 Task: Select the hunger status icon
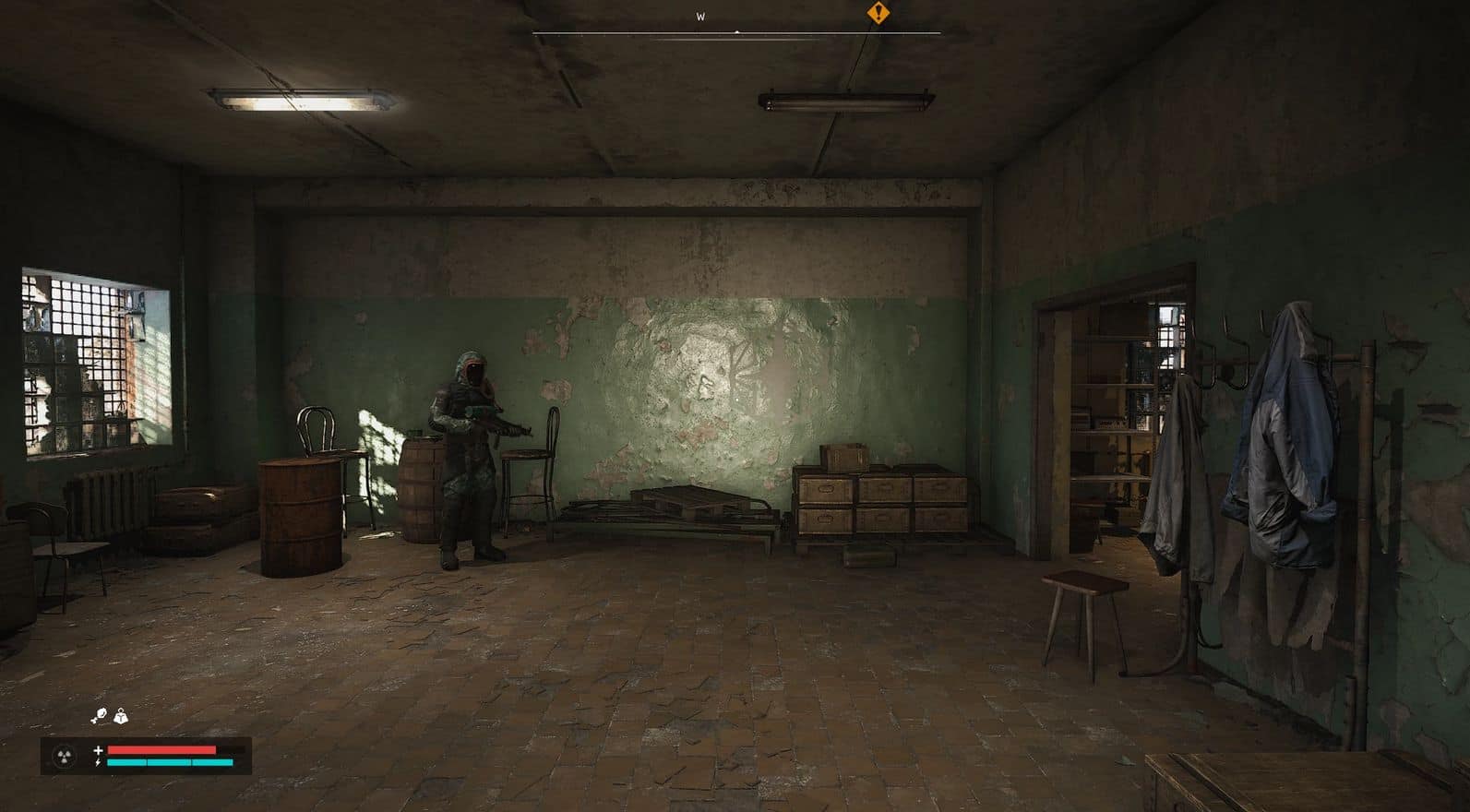(x=99, y=716)
